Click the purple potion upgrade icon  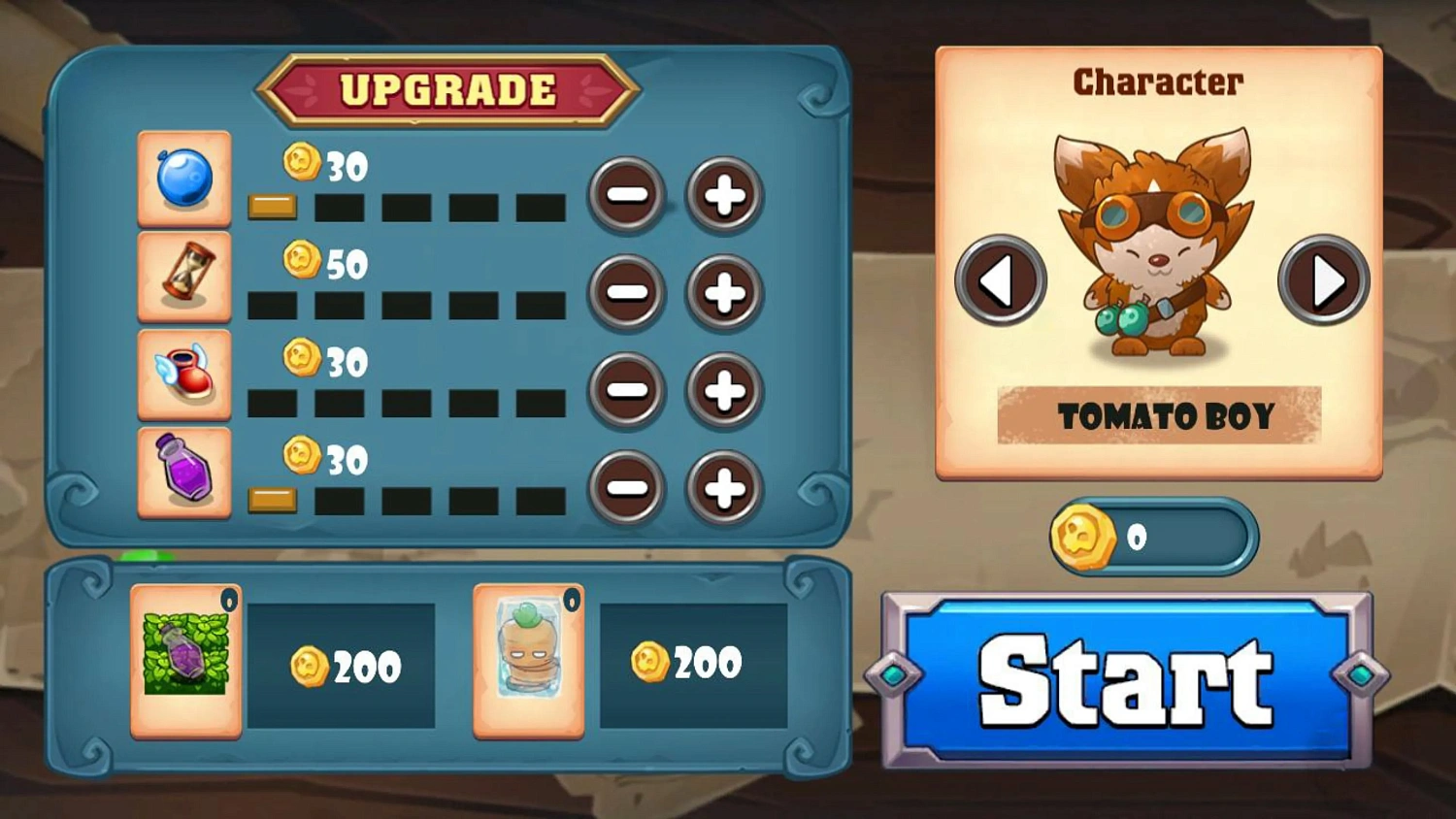pos(183,473)
